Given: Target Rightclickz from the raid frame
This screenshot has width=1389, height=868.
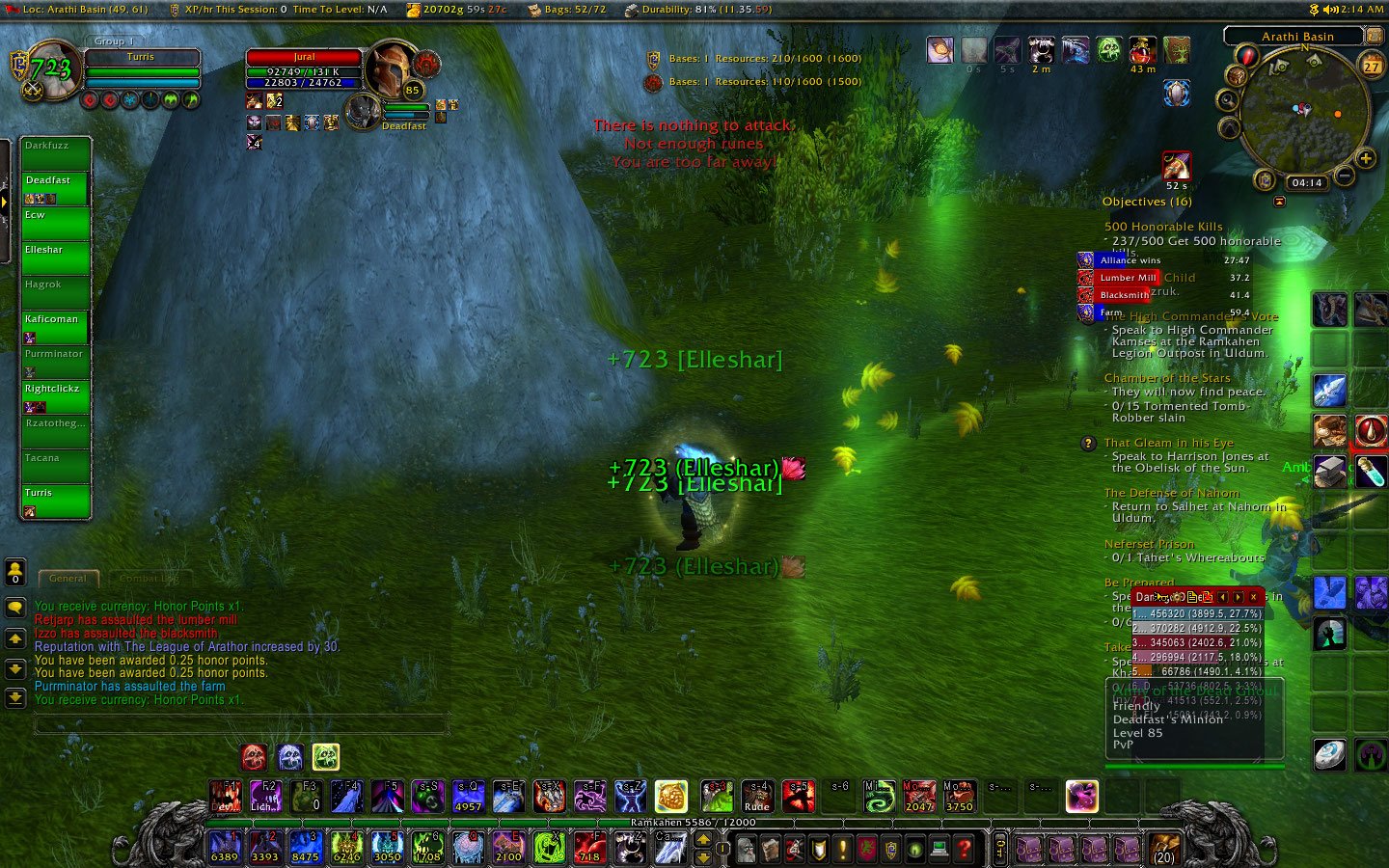Looking at the screenshot, I should (x=56, y=396).
